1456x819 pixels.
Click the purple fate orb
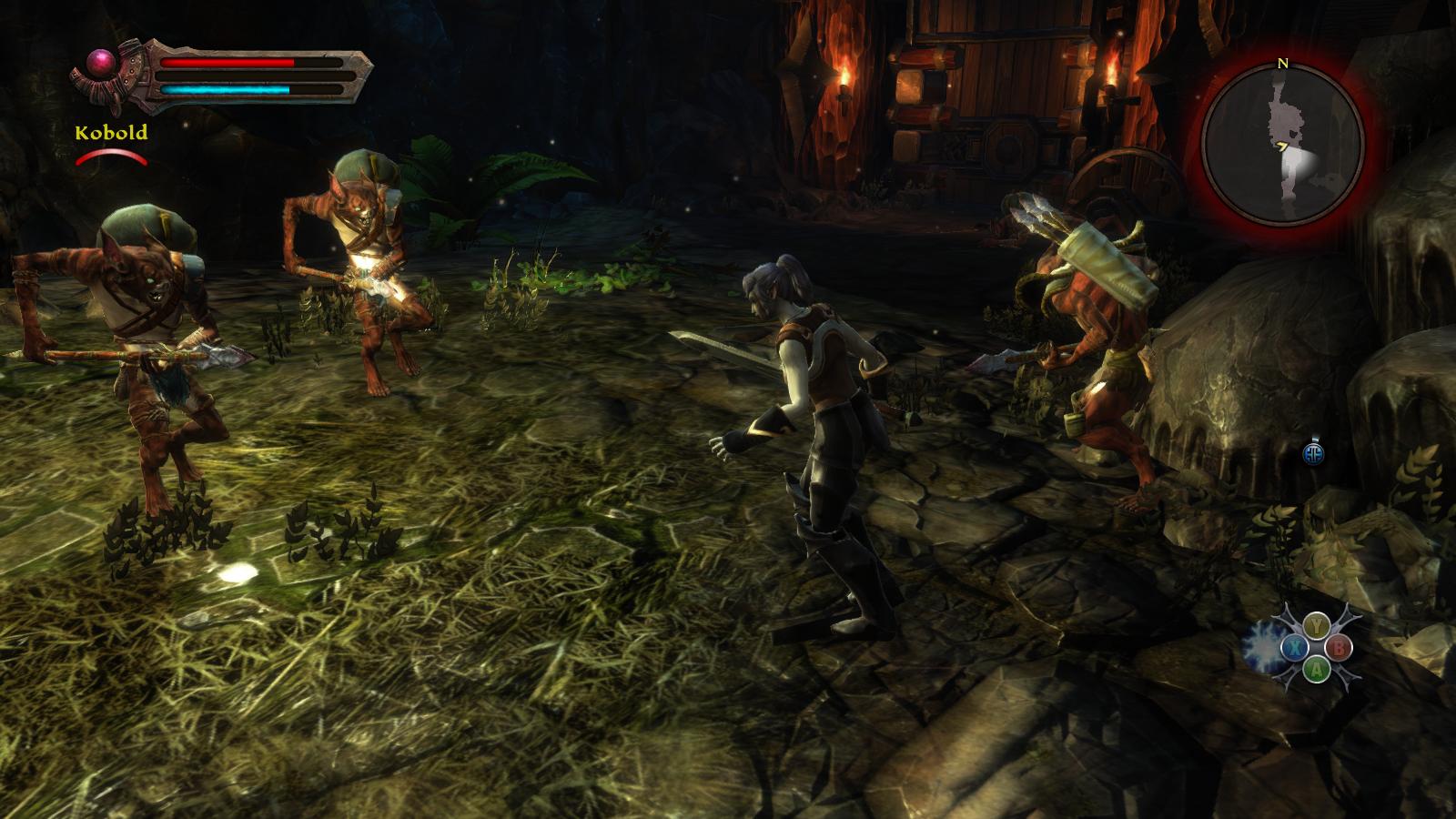tap(98, 63)
